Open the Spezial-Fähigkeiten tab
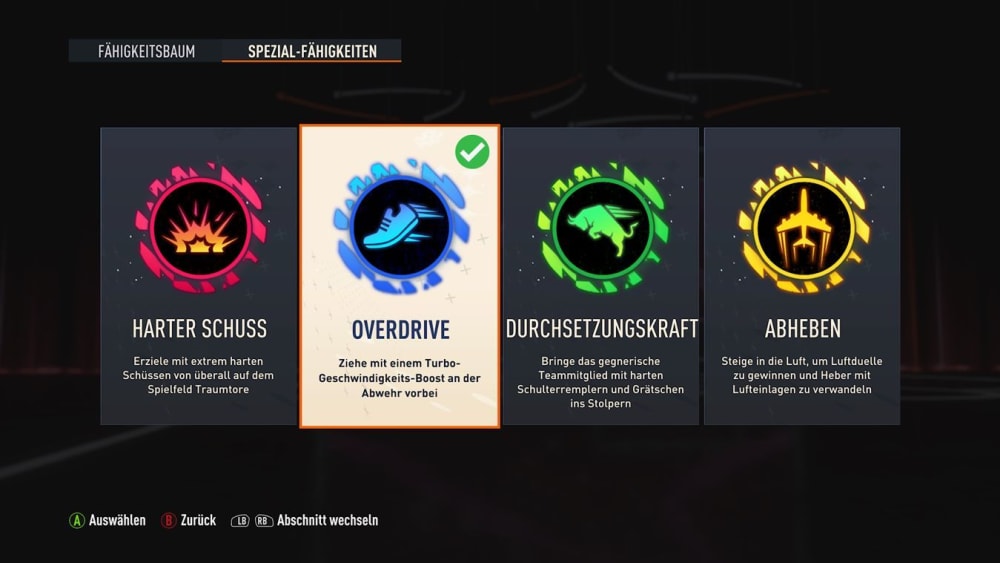 tap(312, 51)
